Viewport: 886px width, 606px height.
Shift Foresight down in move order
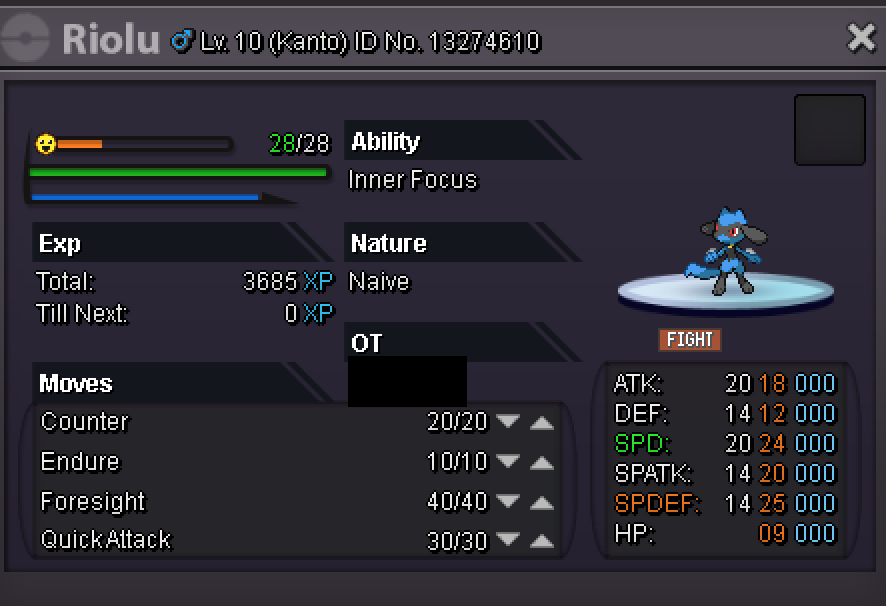(508, 501)
